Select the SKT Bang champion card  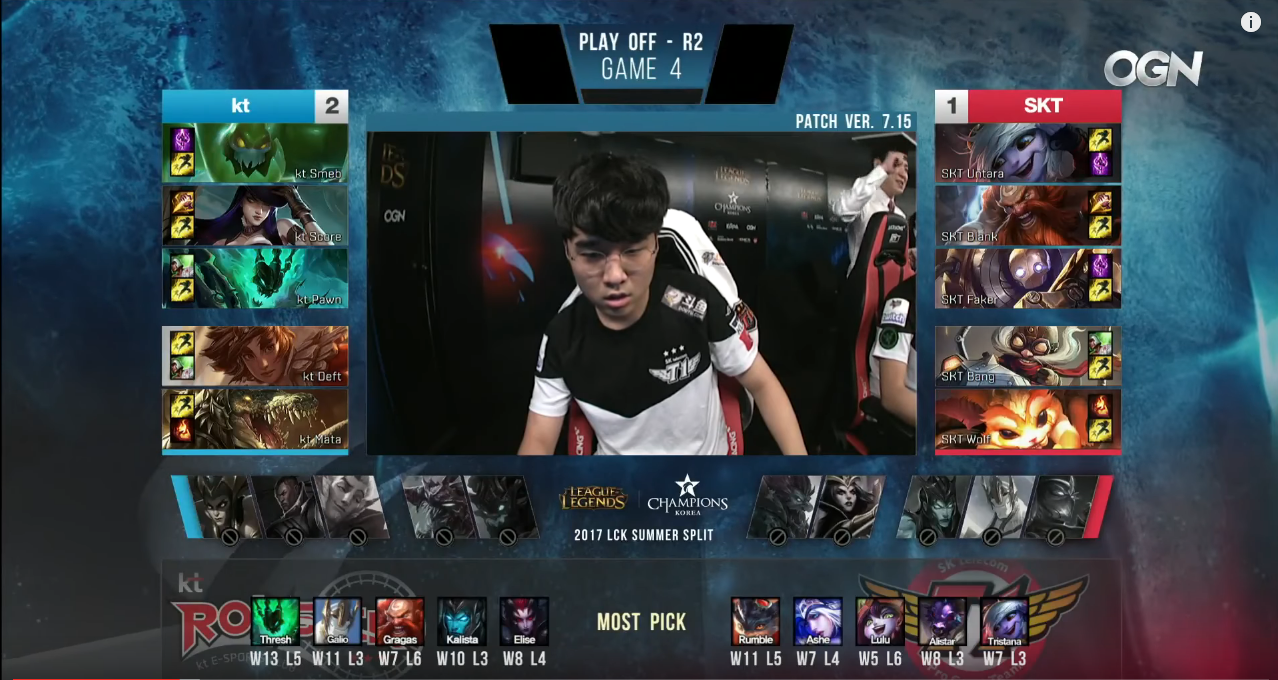pyautogui.click(x=1027, y=356)
